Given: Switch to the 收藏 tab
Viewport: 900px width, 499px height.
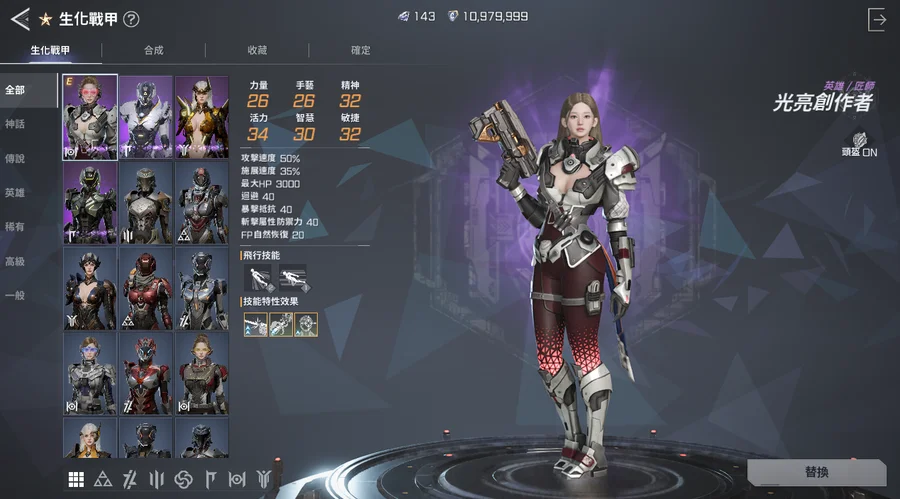Looking at the screenshot, I should click(257, 50).
